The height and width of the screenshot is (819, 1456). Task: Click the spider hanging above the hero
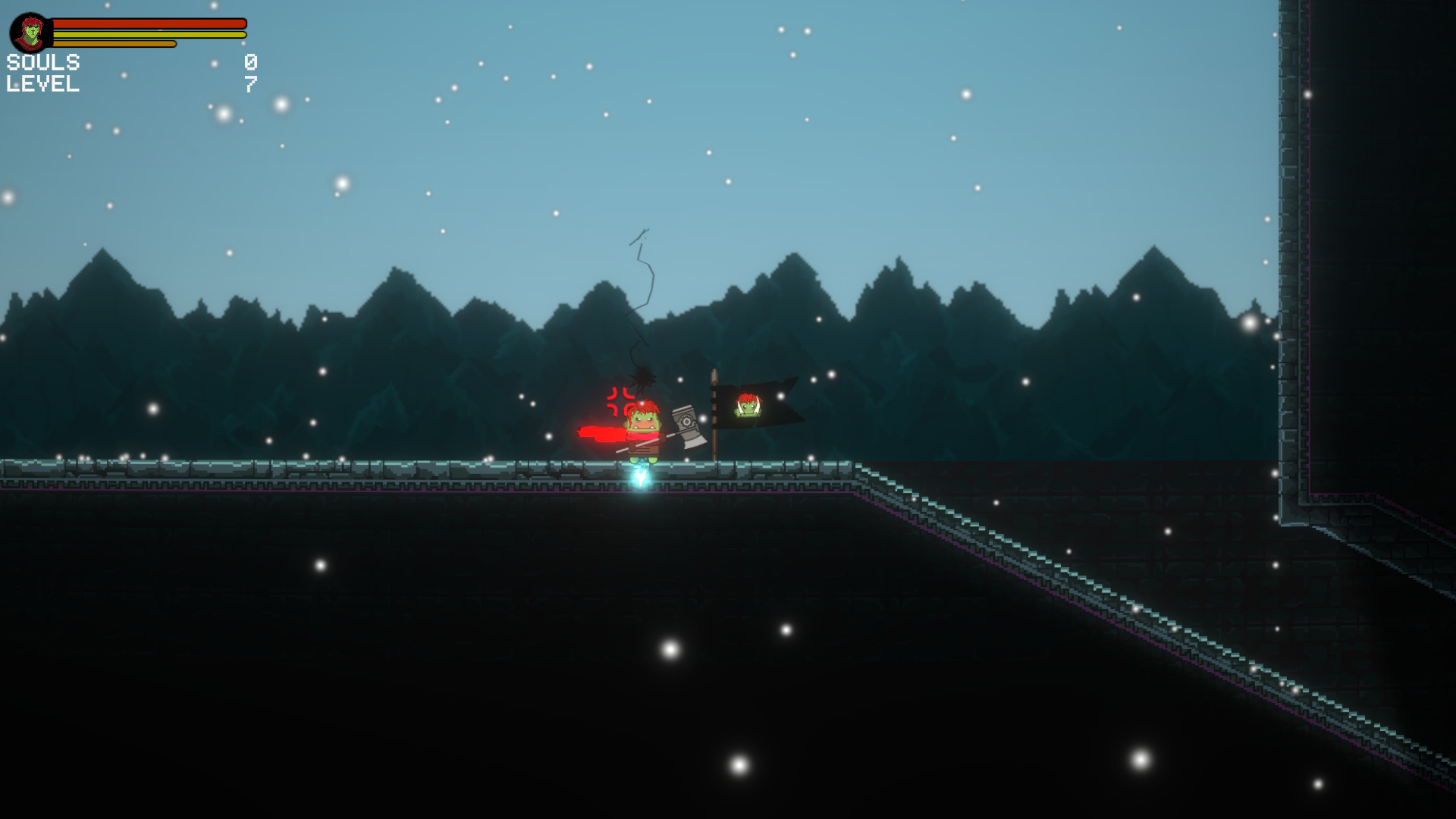(642, 378)
